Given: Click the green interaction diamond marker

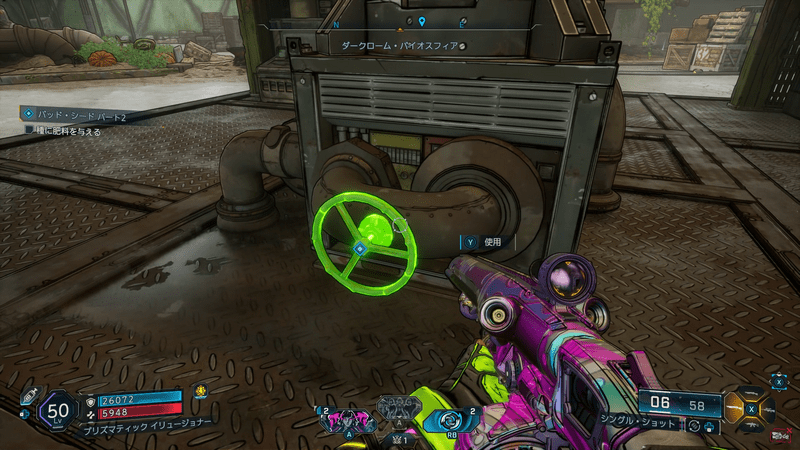Looking at the screenshot, I should [359, 248].
